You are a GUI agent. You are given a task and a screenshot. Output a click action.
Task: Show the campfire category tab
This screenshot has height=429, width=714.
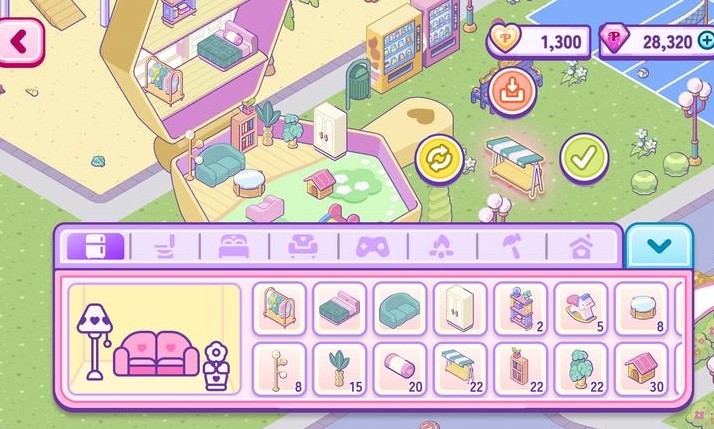tap(440, 246)
